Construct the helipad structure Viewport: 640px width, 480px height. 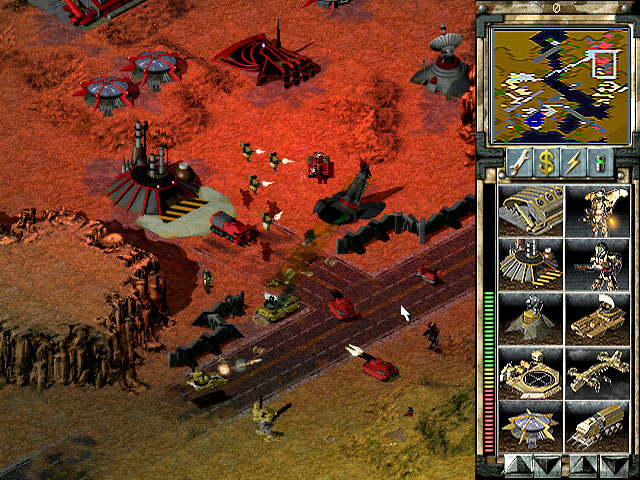pos(530,371)
